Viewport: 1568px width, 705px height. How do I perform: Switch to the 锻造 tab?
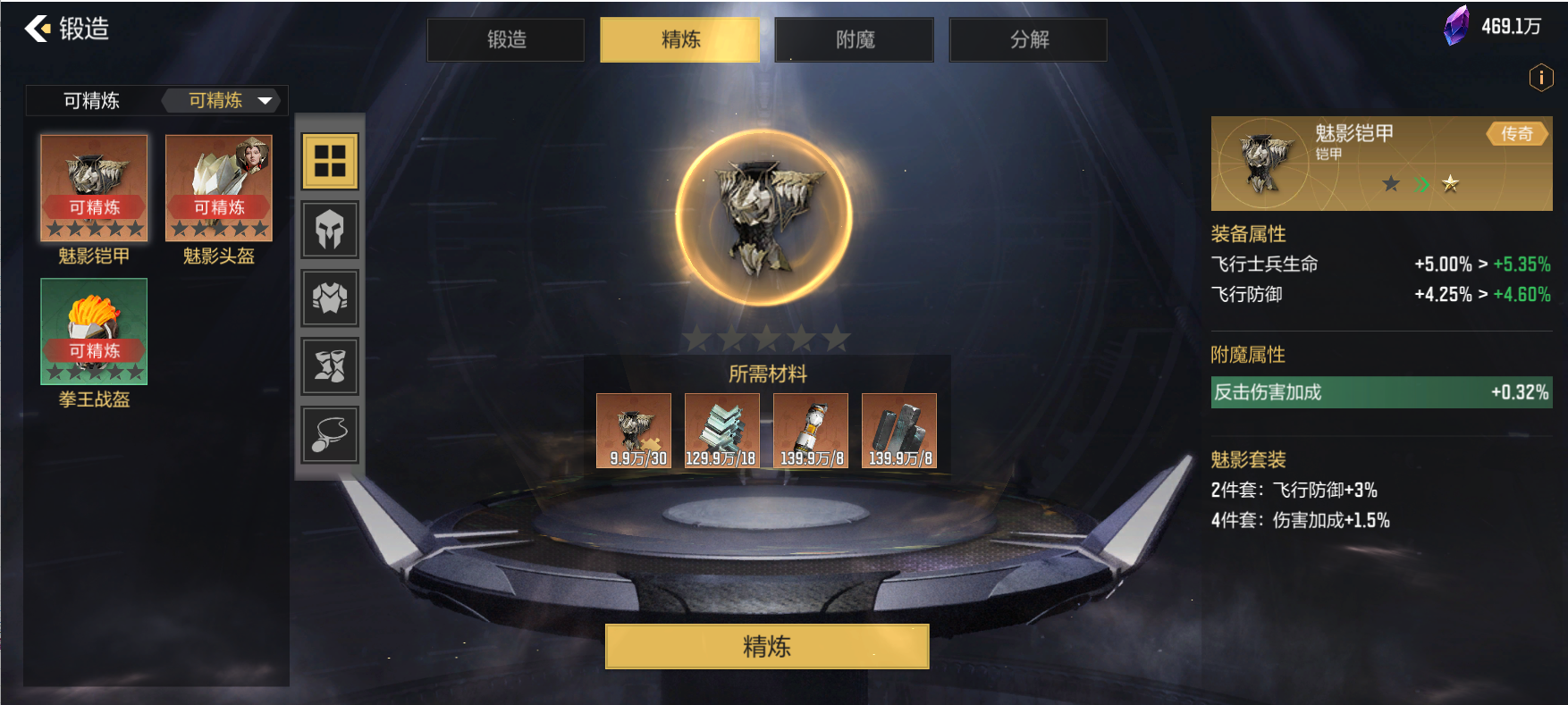point(506,40)
